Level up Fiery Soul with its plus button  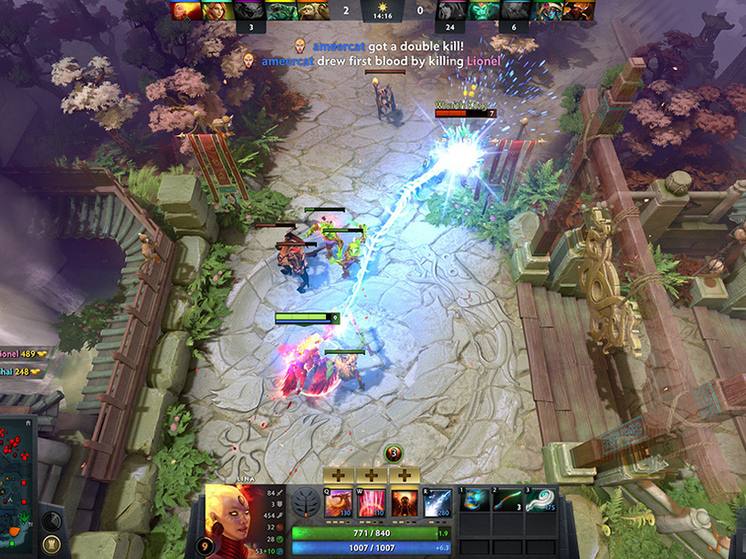(x=404, y=475)
